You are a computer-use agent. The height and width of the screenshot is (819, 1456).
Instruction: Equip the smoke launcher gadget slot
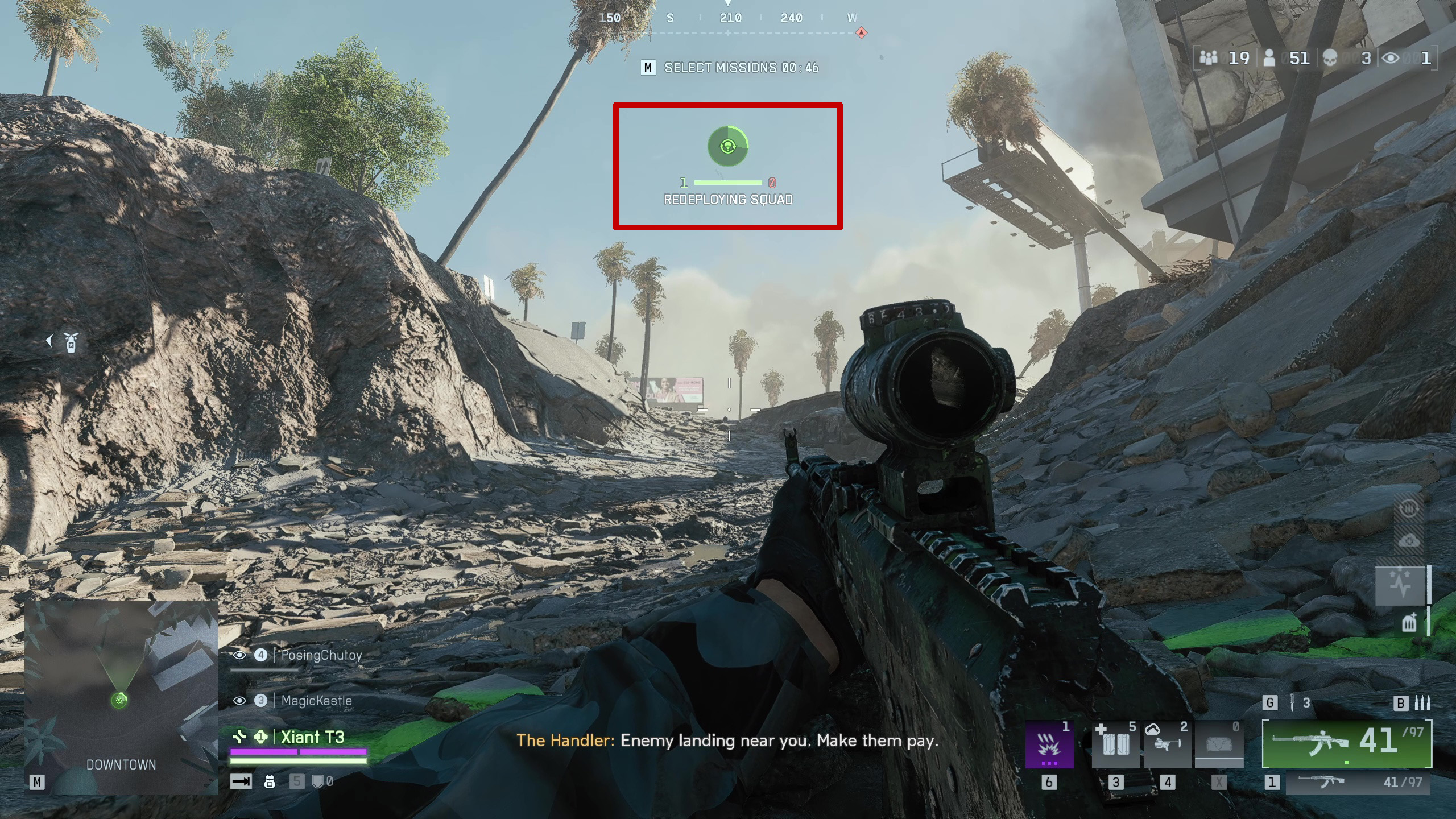(1167, 745)
